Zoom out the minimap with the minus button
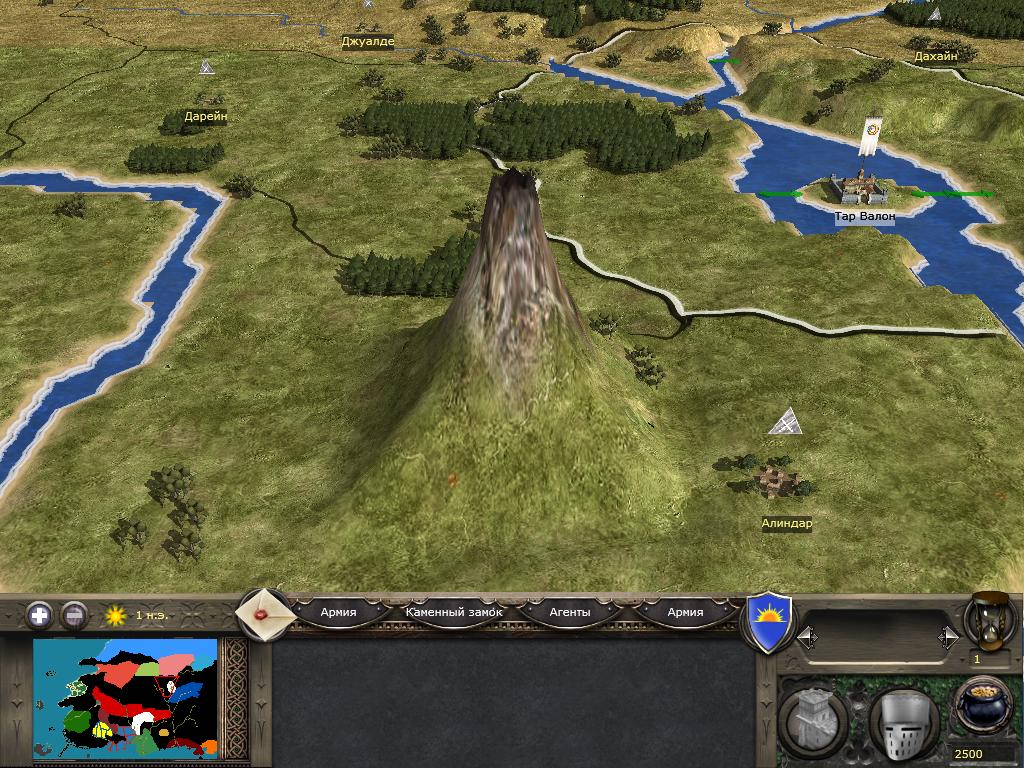 pyautogui.click(x=74, y=615)
